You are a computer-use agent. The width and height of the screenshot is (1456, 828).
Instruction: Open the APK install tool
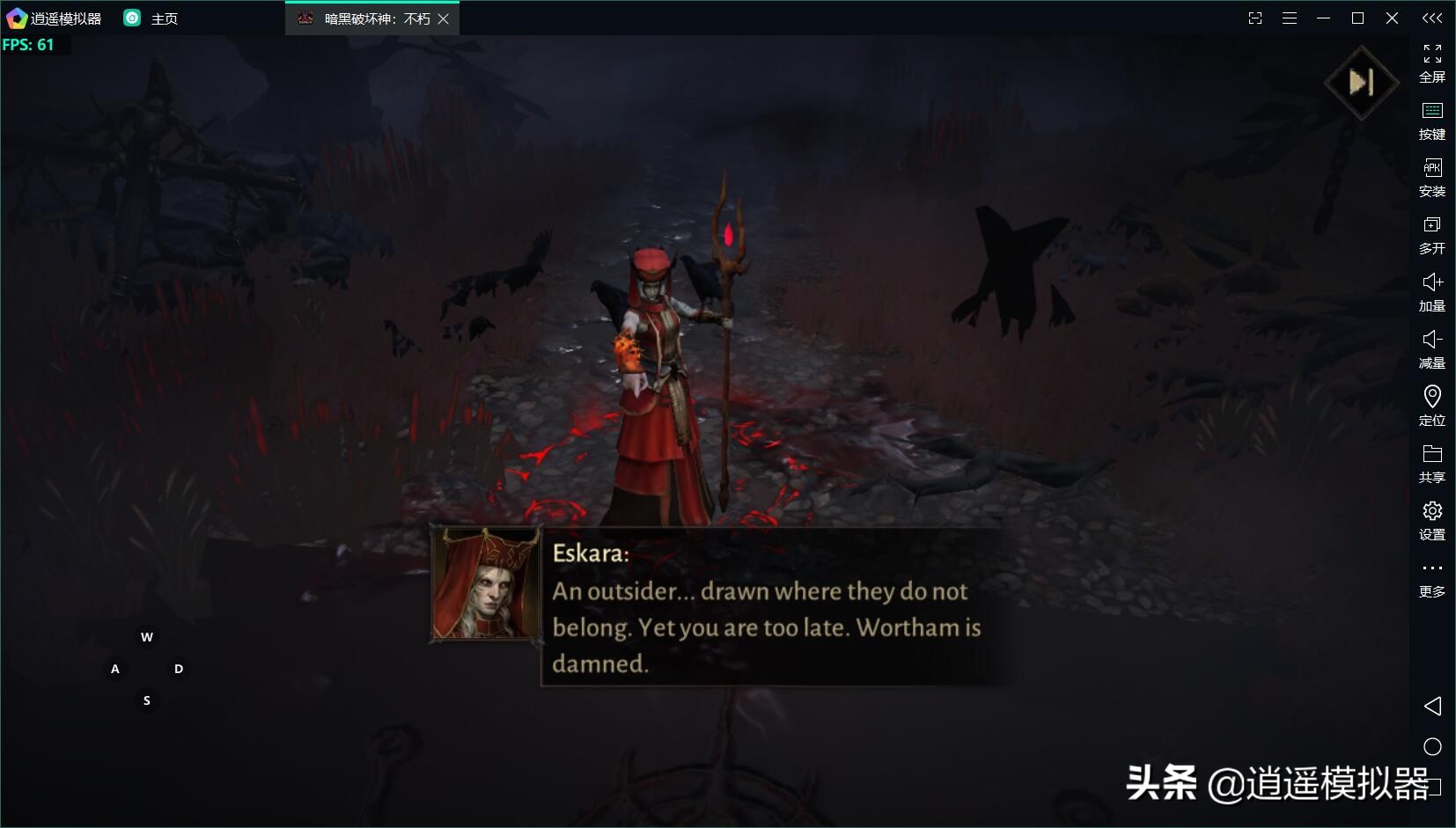coord(1432,178)
